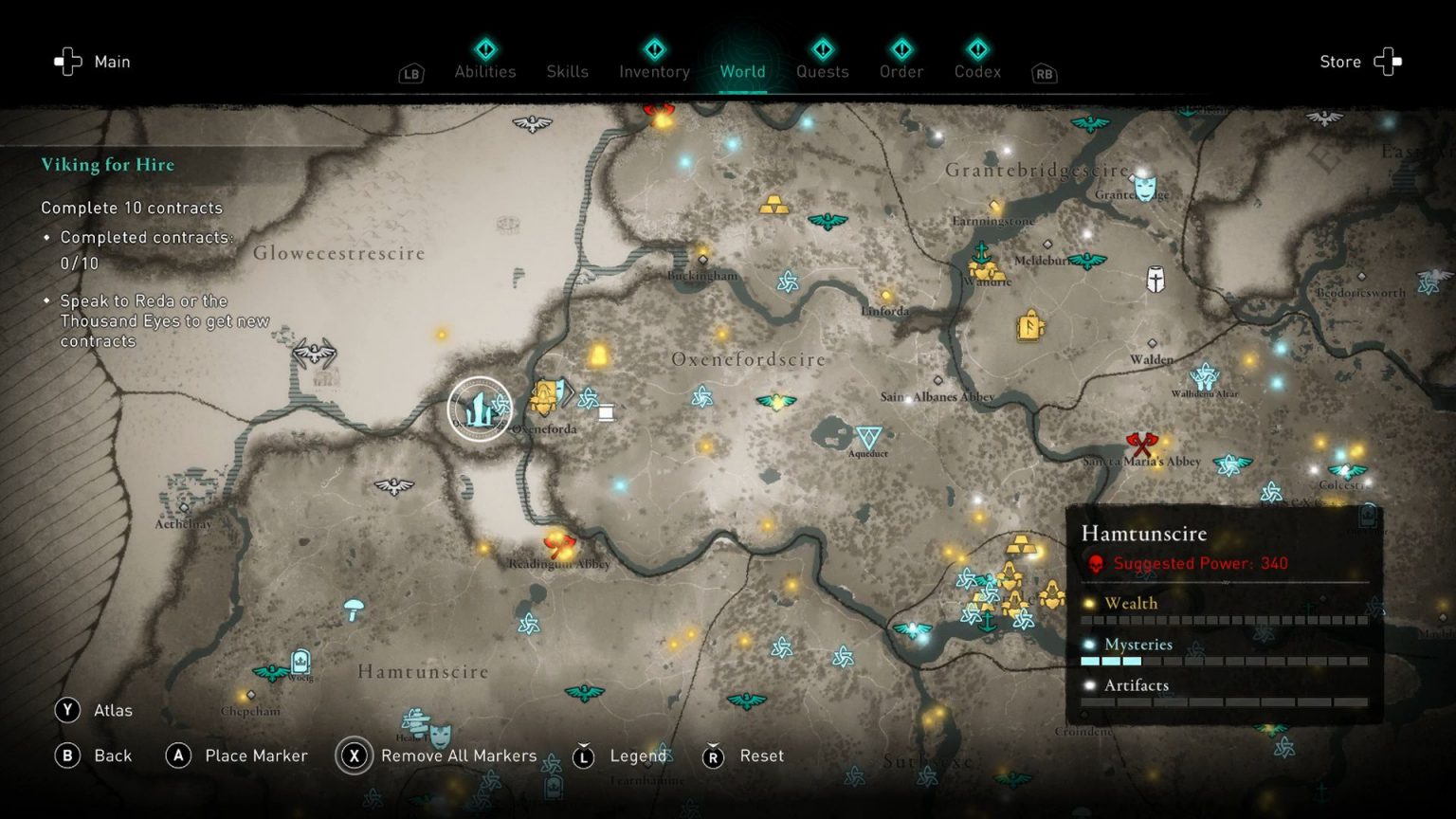Switch to the Abilities tab

[x=484, y=71]
